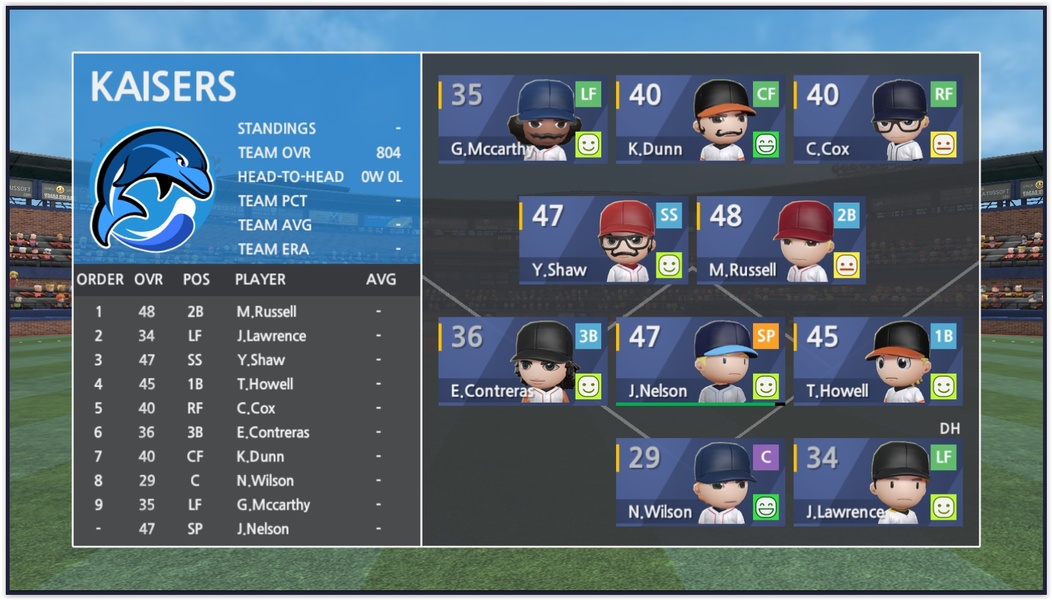Select starting pitcher J.Nelson card
The width and height of the screenshot is (1052, 600).
click(x=699, y=362)
